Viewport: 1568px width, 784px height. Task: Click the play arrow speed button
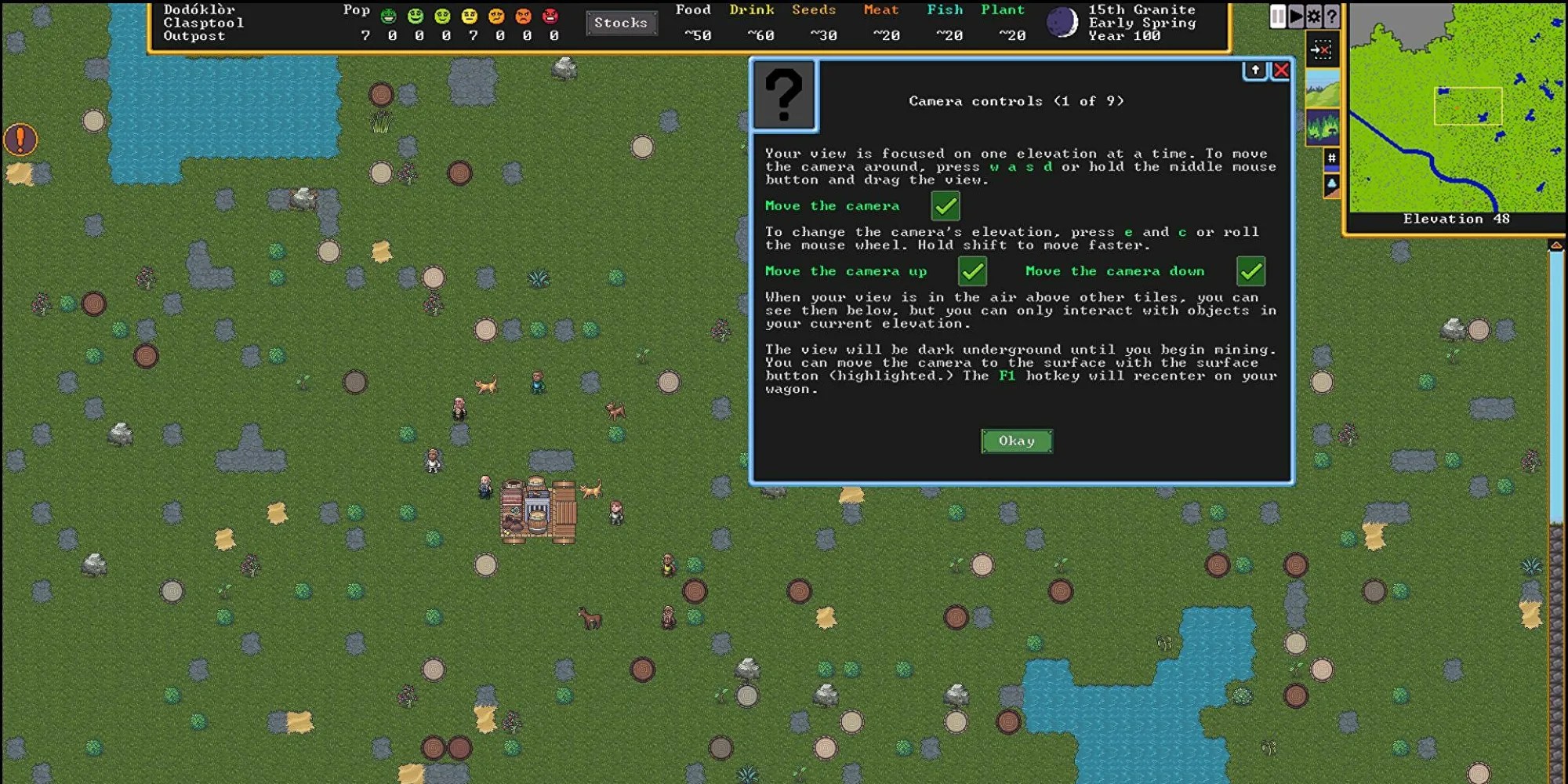(1296, 16)
